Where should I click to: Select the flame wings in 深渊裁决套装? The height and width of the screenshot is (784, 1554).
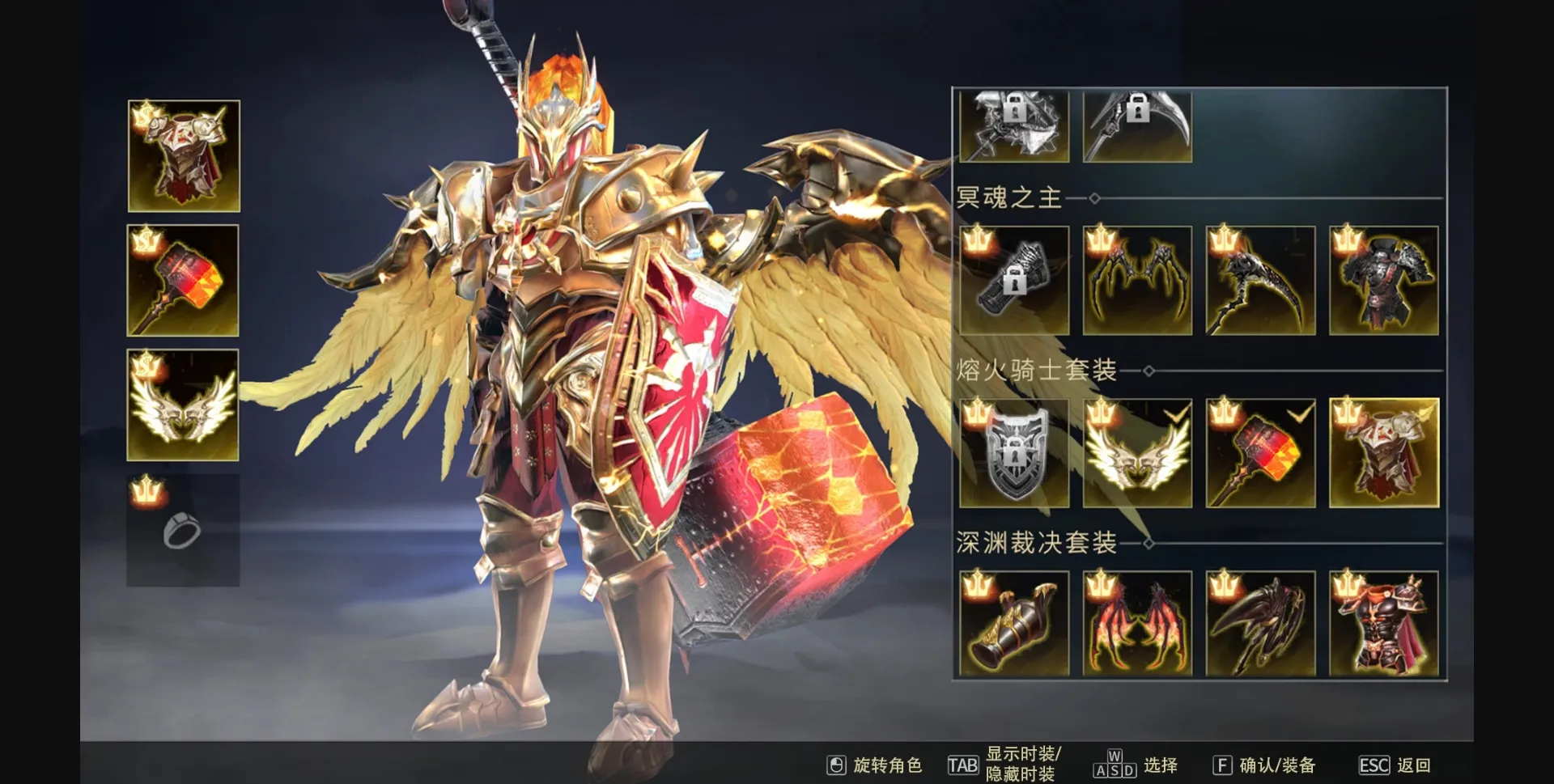pyautogui.click(x=1137, y=625)
